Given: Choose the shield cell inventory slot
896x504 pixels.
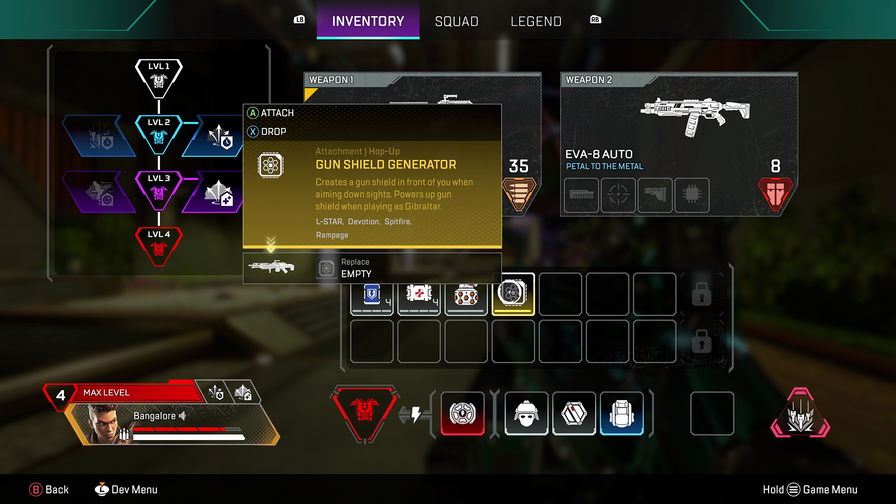Looking at the screenshot, I should [372, 294].
